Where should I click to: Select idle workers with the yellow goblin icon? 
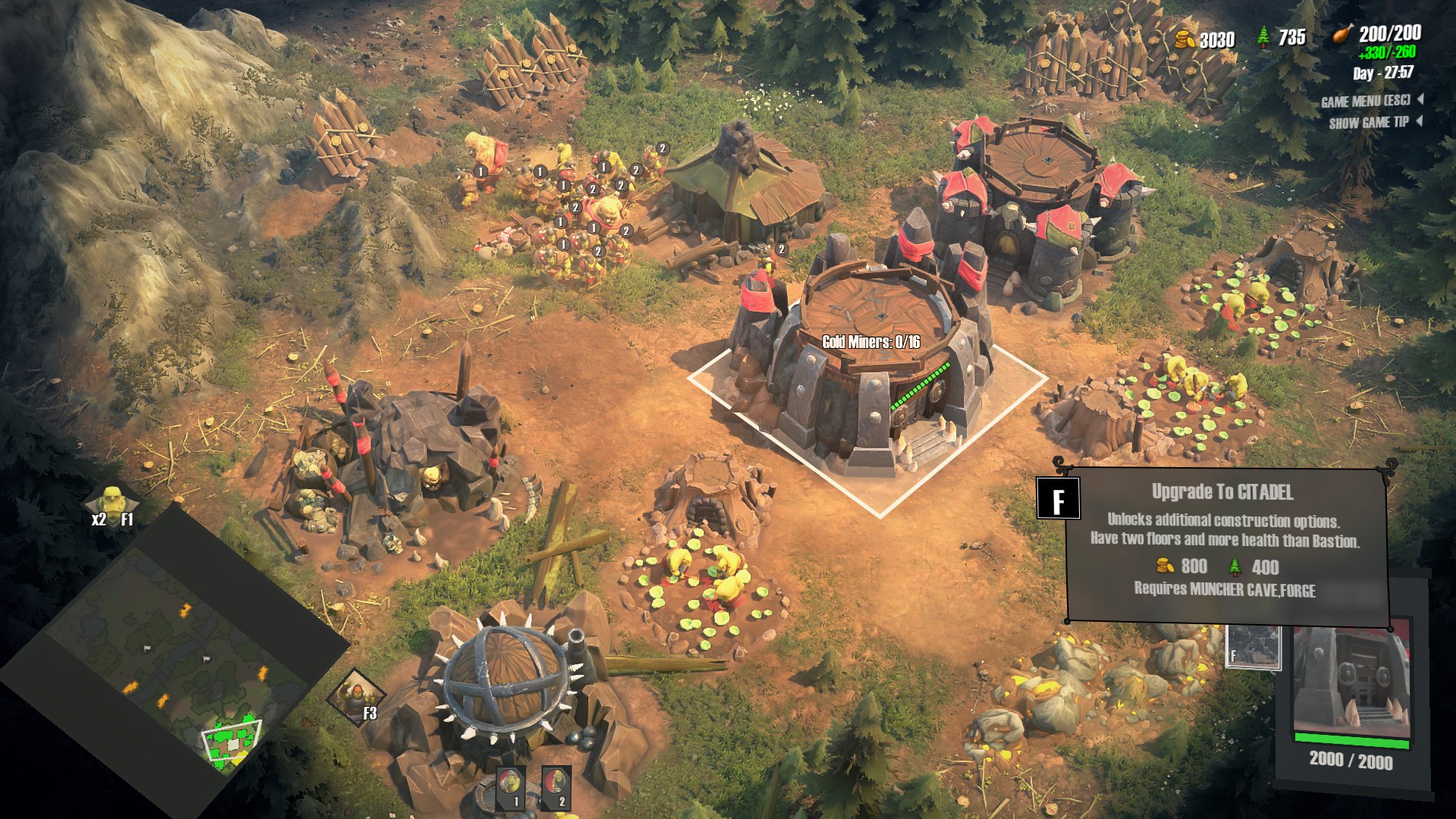(x=111, y=503)
